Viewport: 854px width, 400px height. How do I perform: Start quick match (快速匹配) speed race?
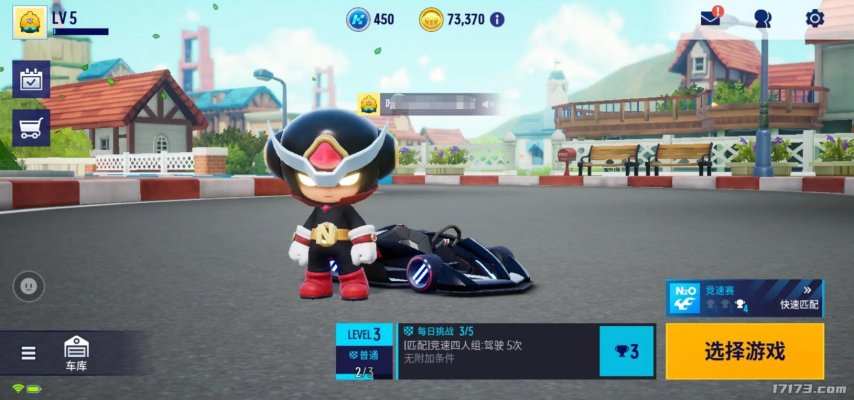pos(745,297)
